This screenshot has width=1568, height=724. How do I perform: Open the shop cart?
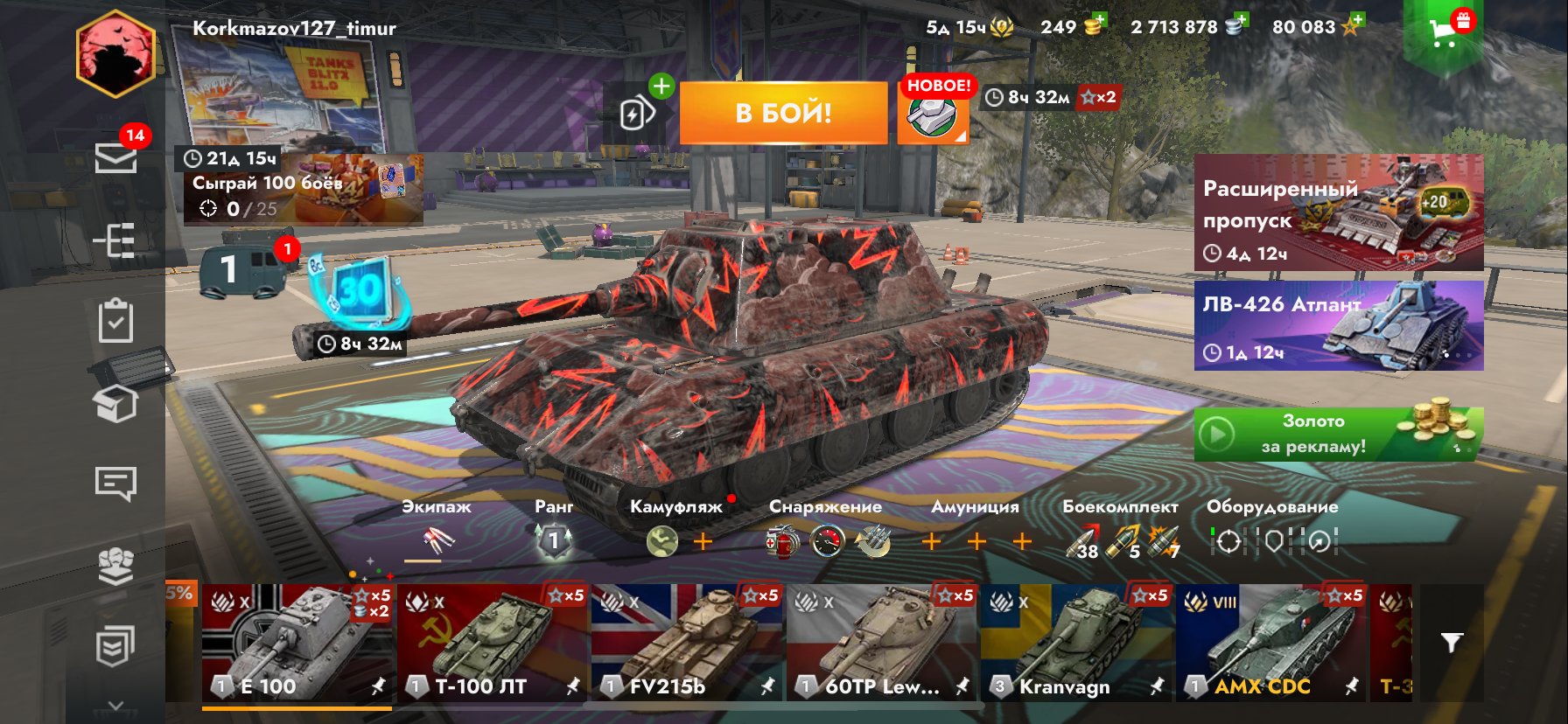[1443, 33]
